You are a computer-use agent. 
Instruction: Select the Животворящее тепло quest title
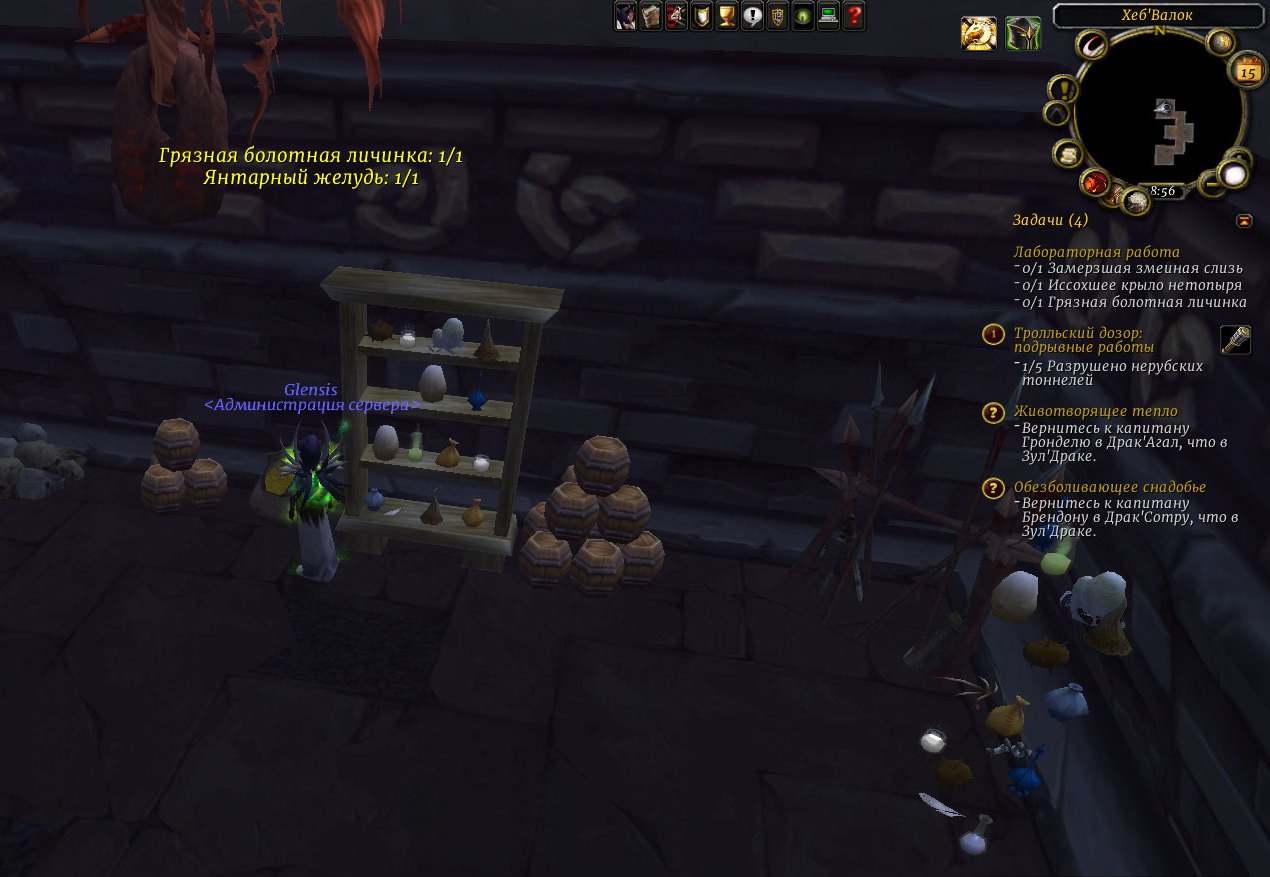pos(1095,411)
